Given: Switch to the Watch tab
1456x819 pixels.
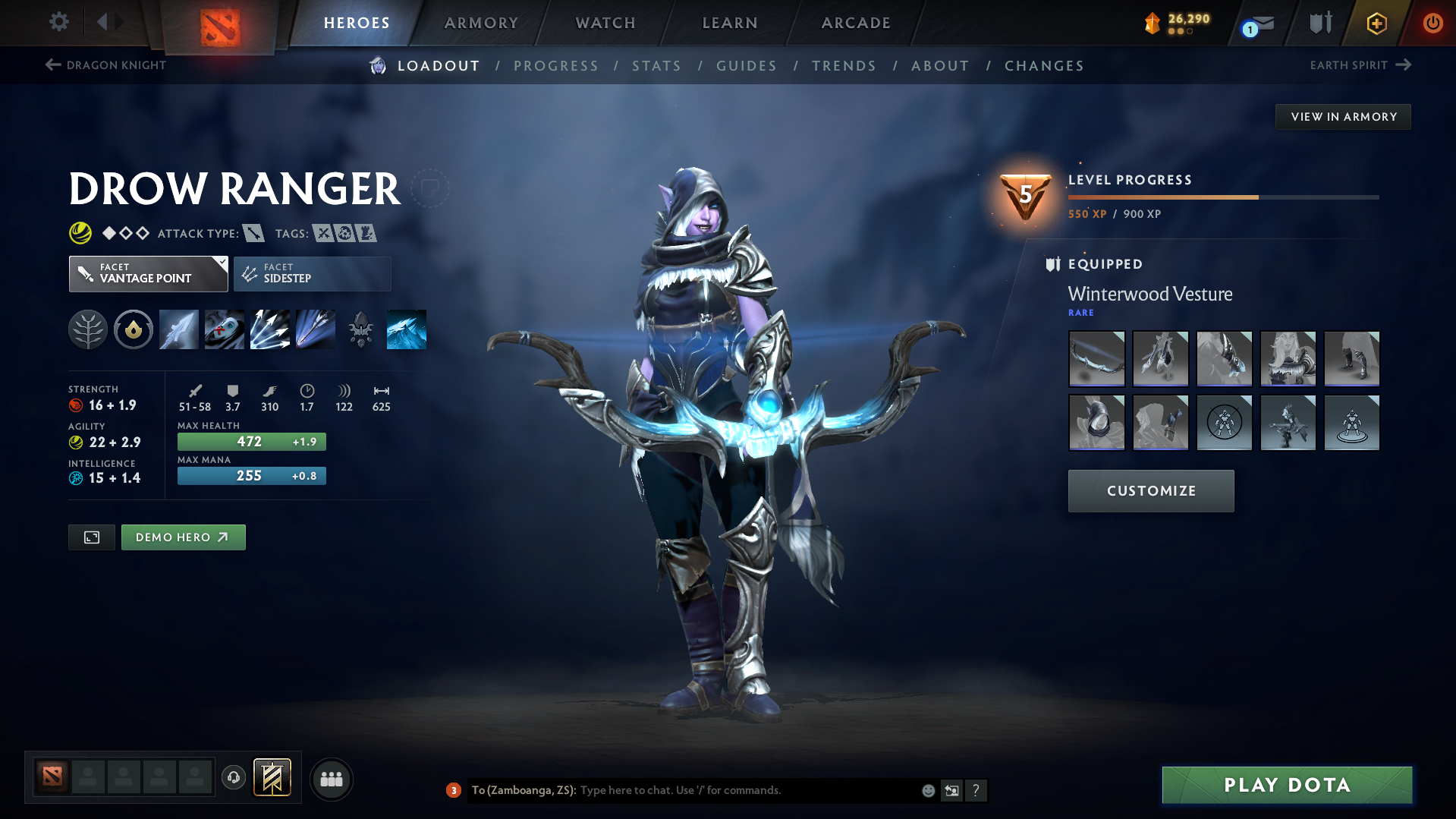Looking at the screenshot, I should [x=605, y=23].
